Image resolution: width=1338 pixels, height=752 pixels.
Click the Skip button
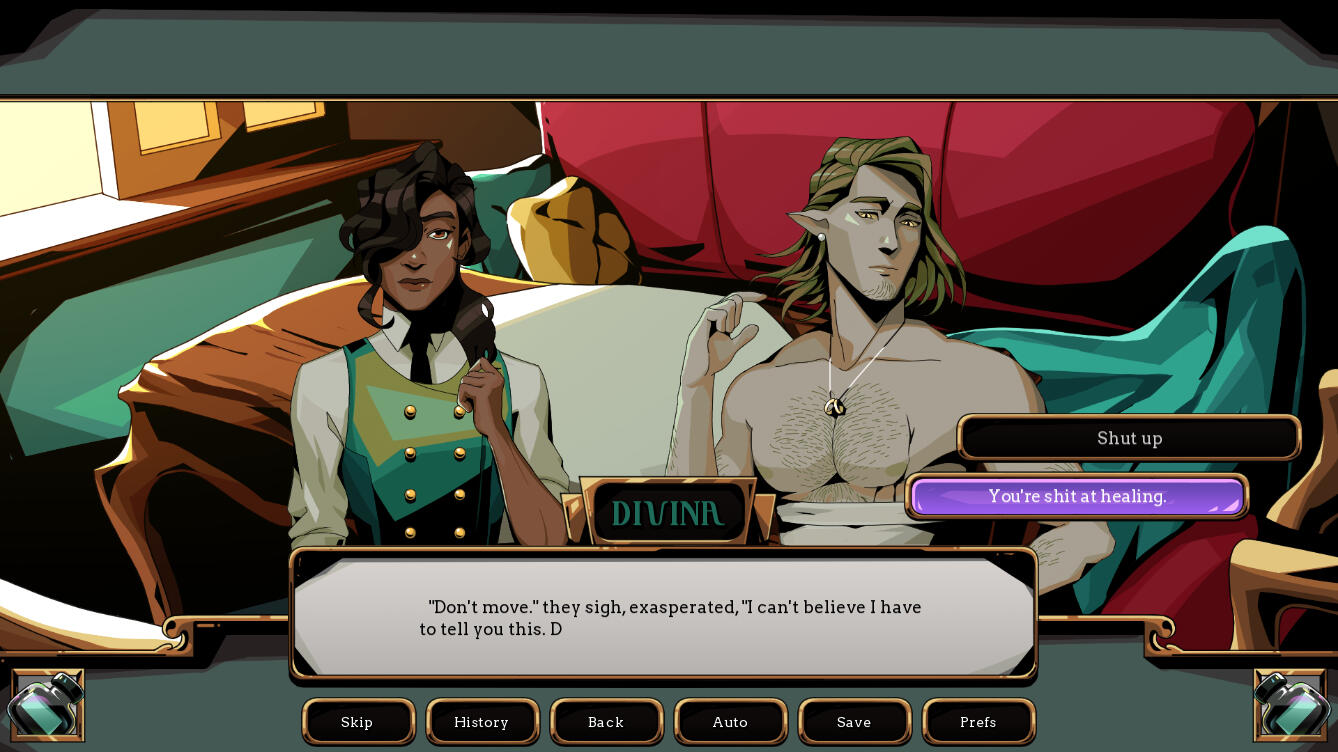pos(357,722)
